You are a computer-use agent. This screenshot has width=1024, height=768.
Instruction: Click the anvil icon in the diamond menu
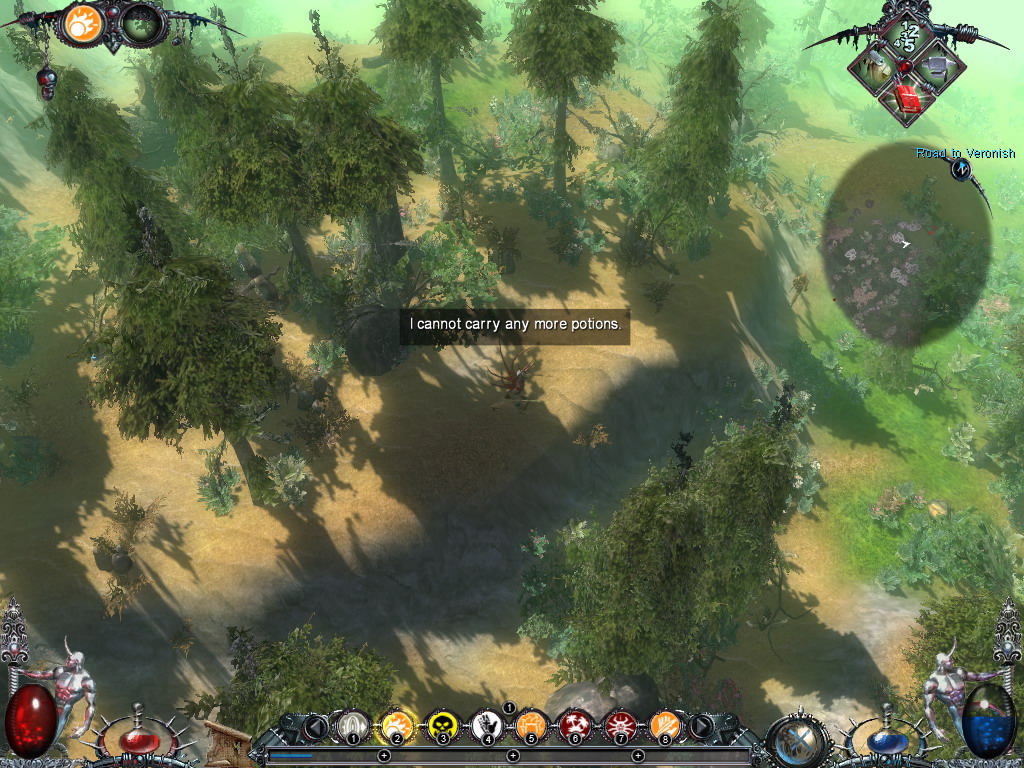click(x=938, y=67)
